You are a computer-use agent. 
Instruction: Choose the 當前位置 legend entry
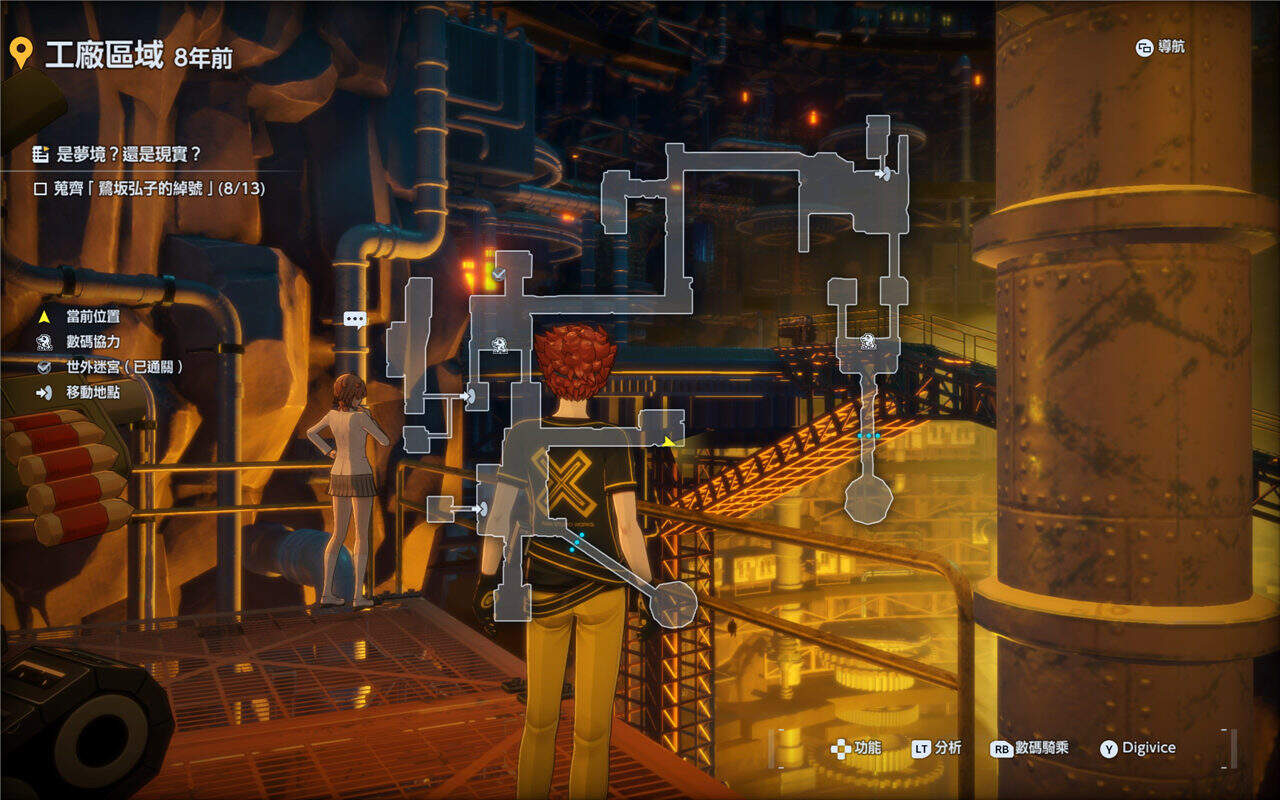tap(92, 316)
